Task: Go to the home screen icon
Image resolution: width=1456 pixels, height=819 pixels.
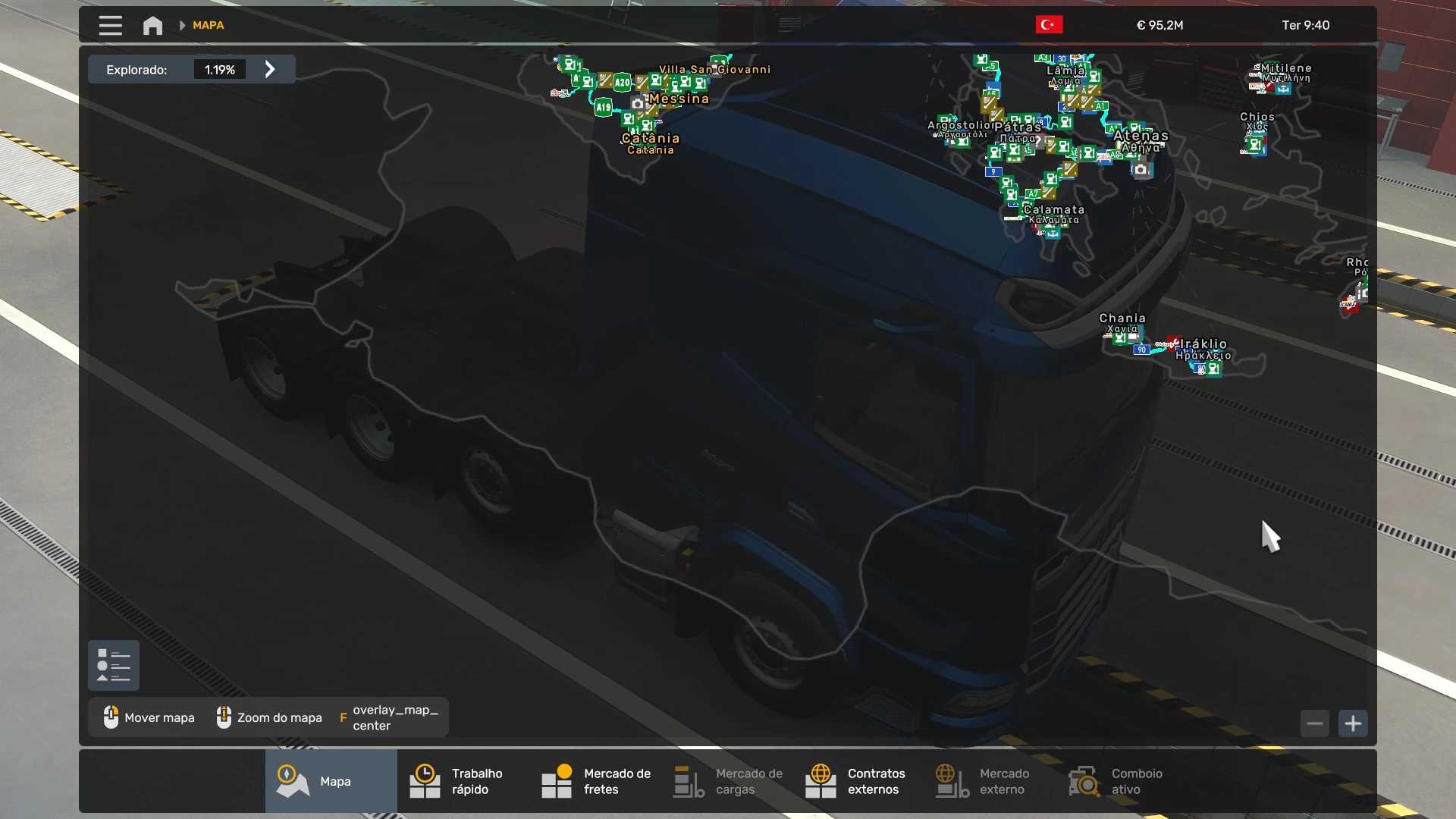Action: pos(152,25)
